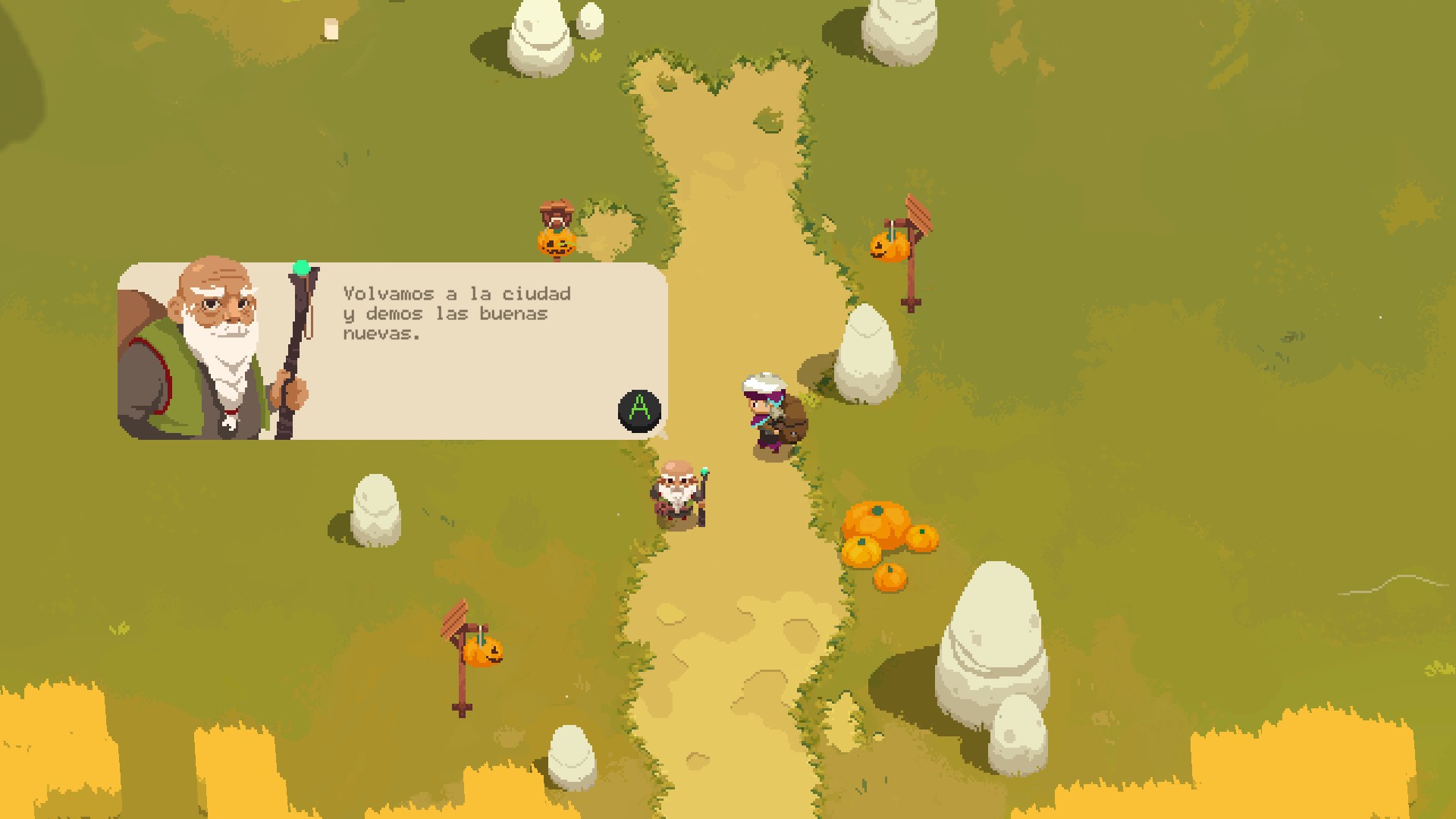Select the old wizard standing on the path
1456x819 pixels.
point(677,493)
